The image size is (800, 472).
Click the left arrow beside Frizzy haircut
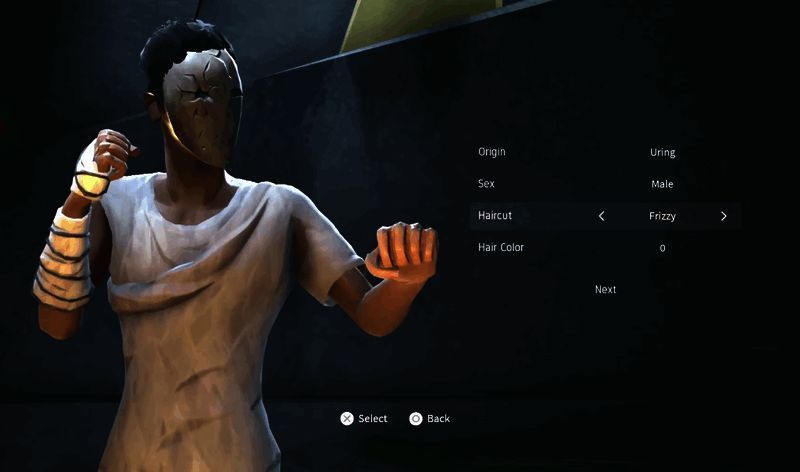coord(602,216)
